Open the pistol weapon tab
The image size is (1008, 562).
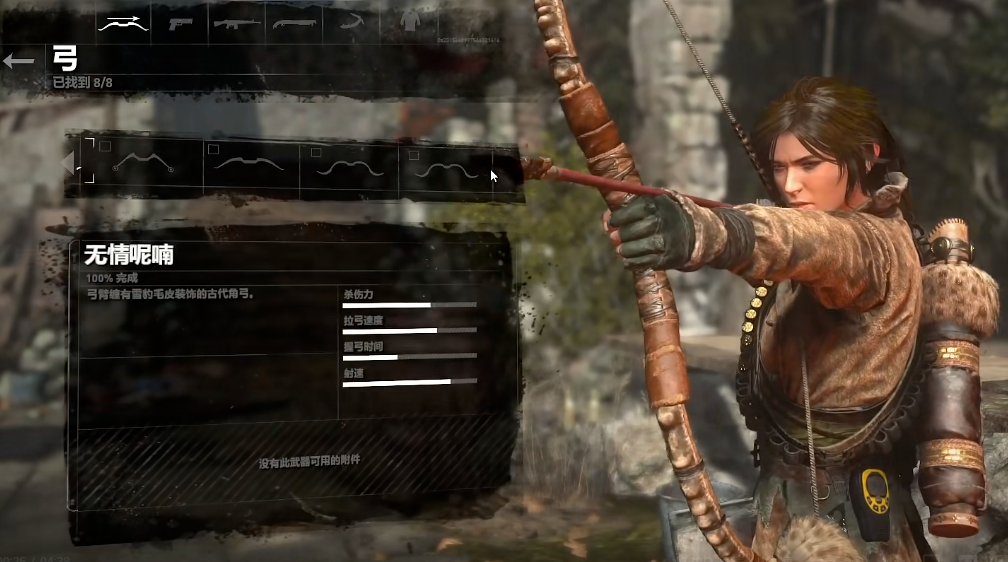(181, 24)
